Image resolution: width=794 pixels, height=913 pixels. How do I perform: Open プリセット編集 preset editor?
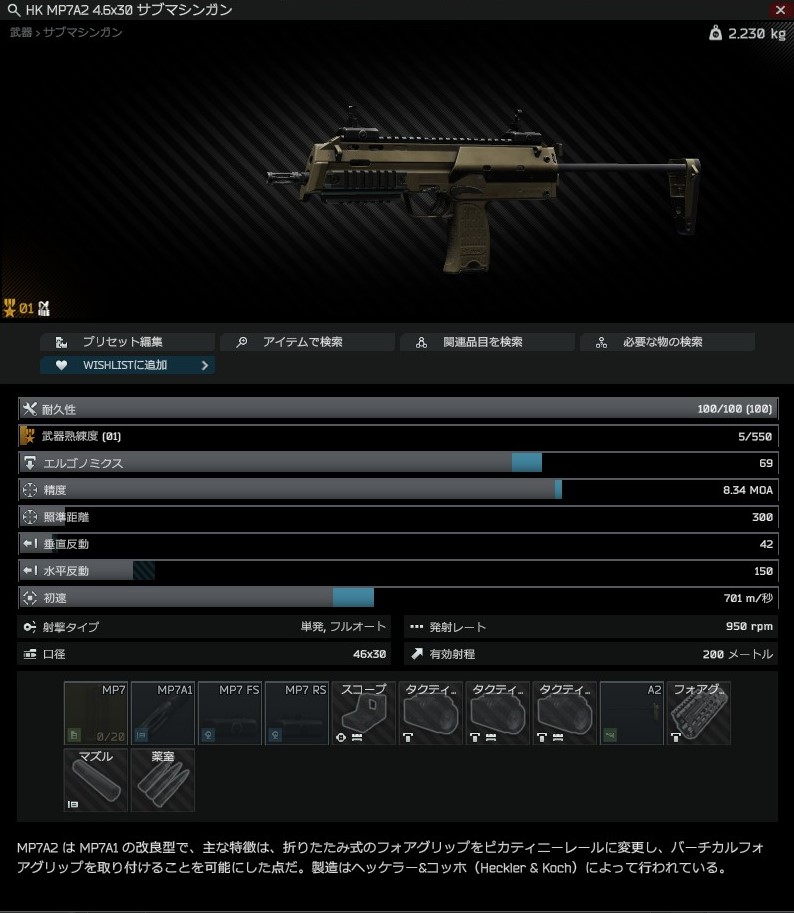point(128,342)
